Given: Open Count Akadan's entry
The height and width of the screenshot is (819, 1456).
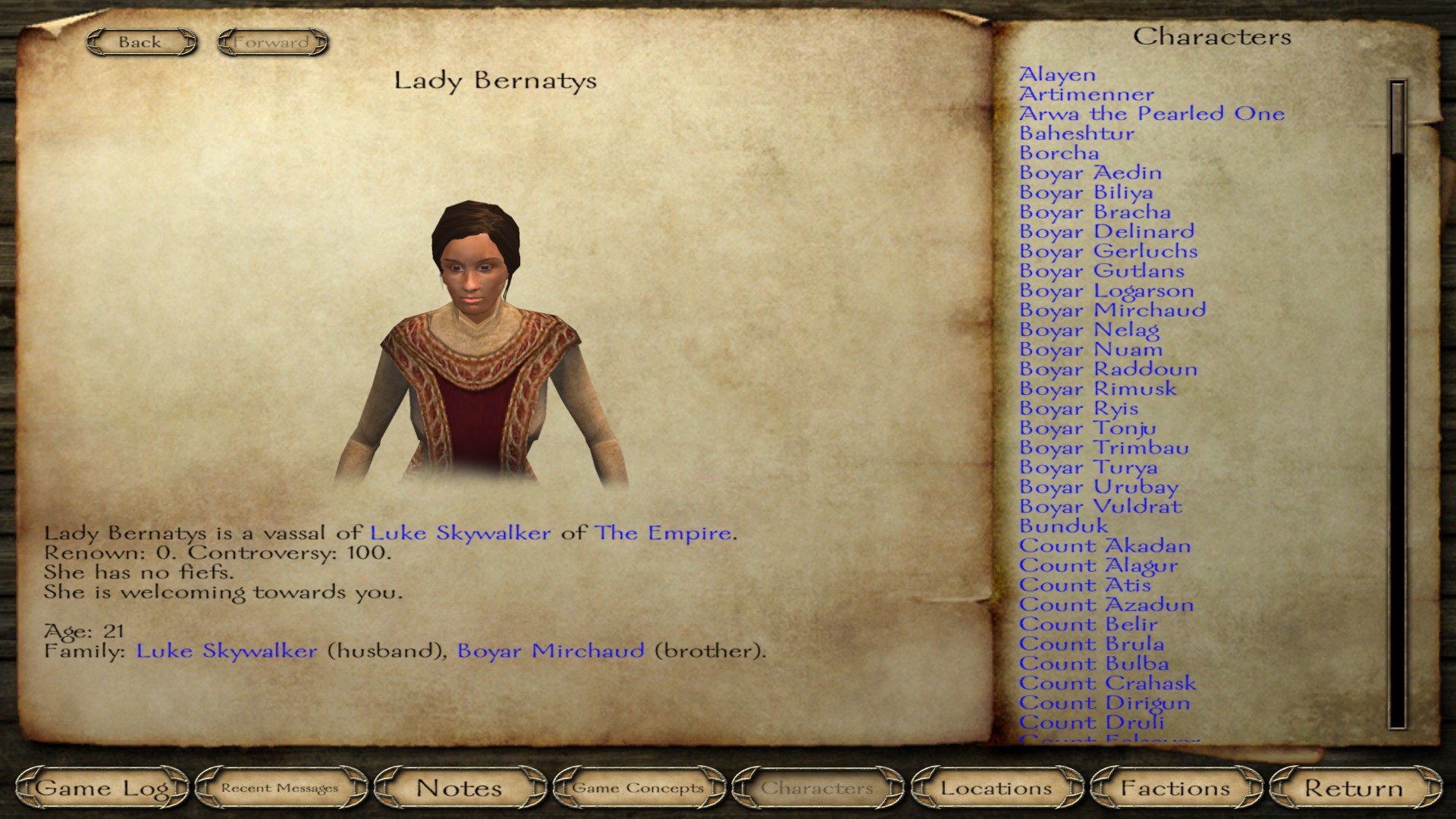Looking at the screenshot, I should tap(1104, 546).
